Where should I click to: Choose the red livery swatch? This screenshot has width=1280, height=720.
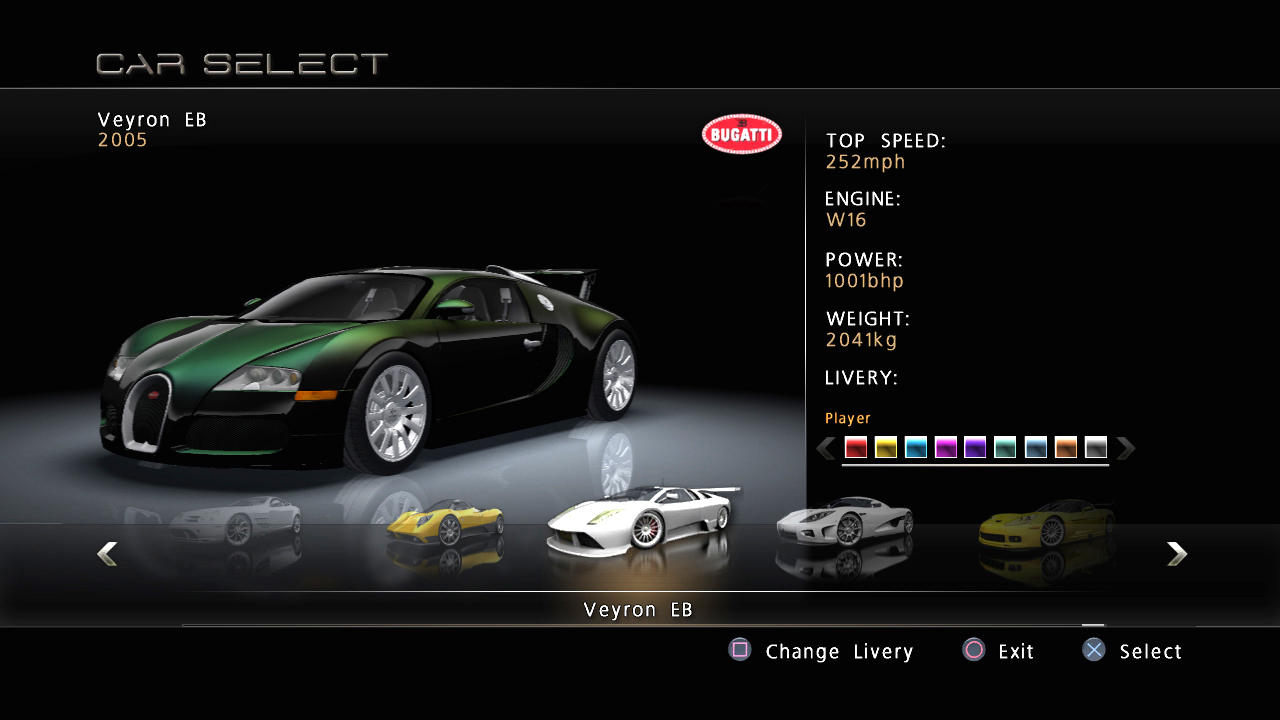(856, 448)
